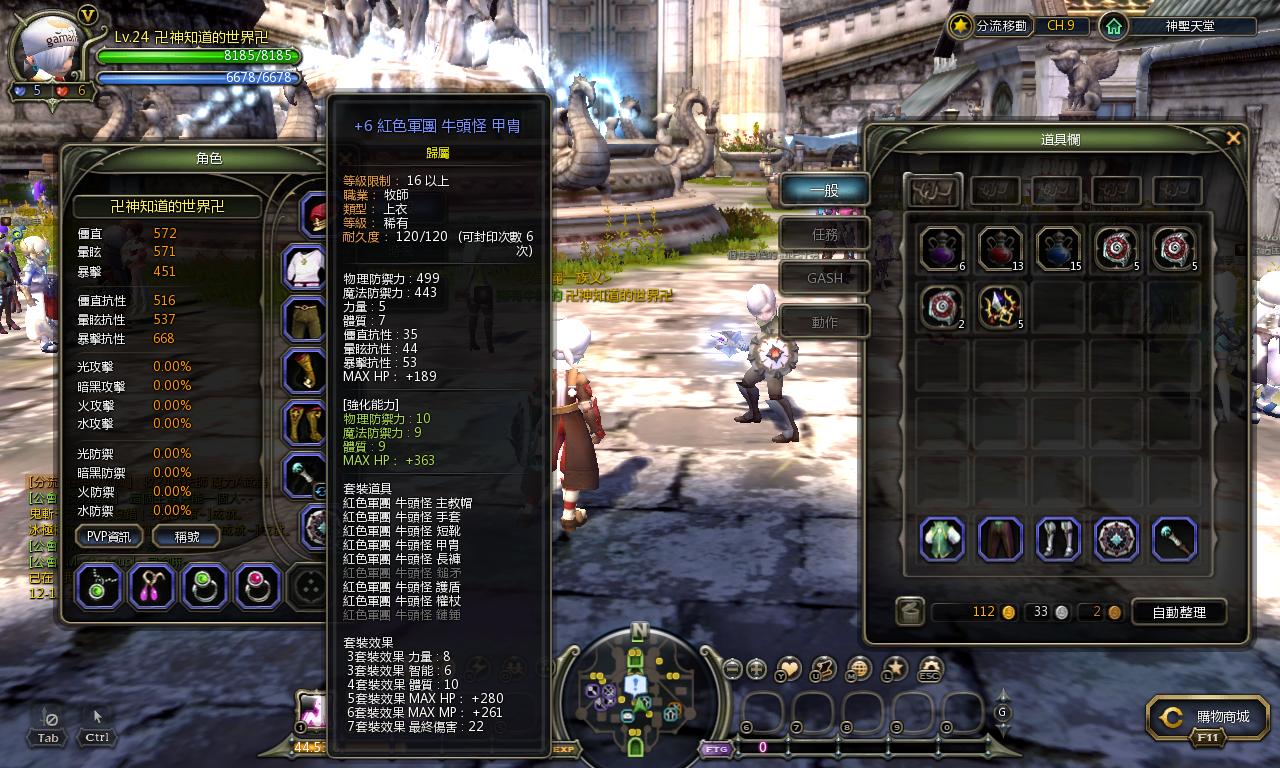Select the red potion stack of 13
Viewport: 1280px width, 768px height.
[1000, 249]
